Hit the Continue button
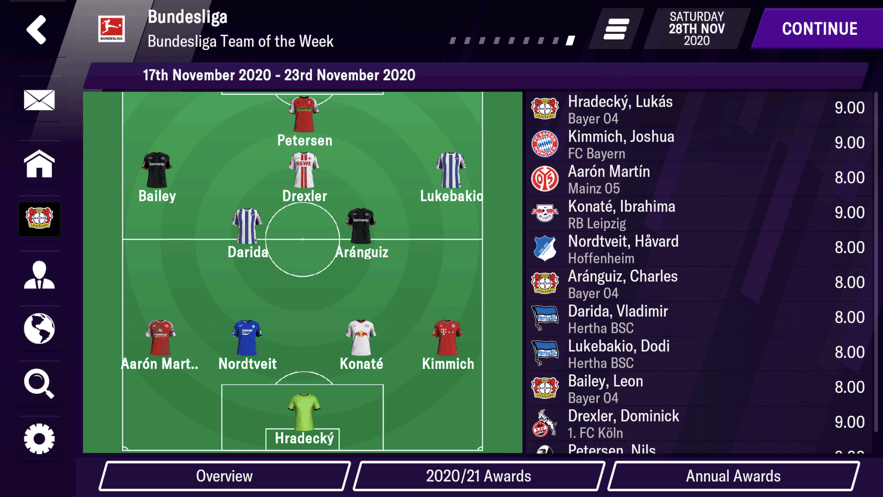The image size is (883, 497). click(x=818, y=29)
